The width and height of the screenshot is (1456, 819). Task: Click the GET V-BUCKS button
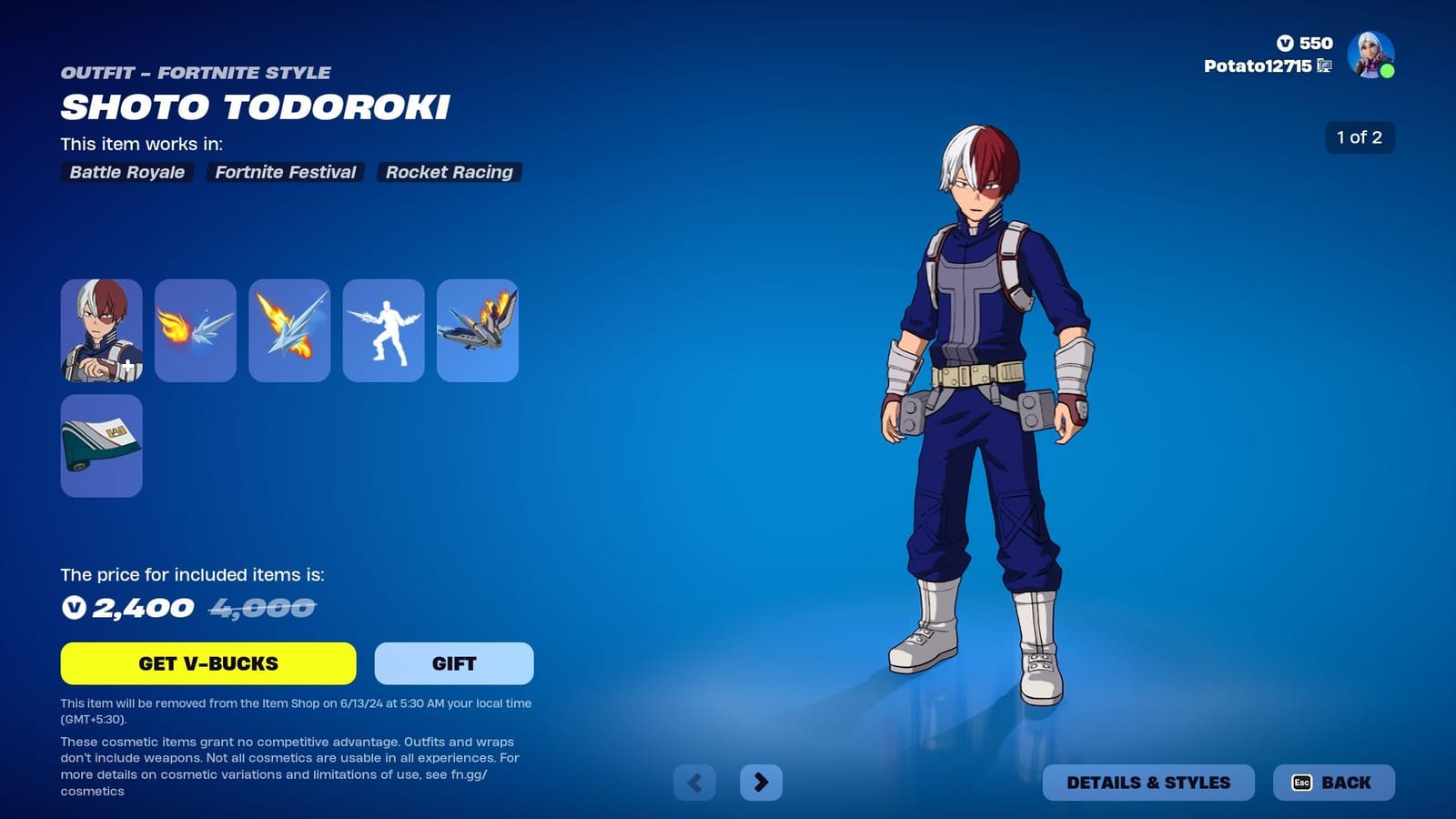coord(208,663)
